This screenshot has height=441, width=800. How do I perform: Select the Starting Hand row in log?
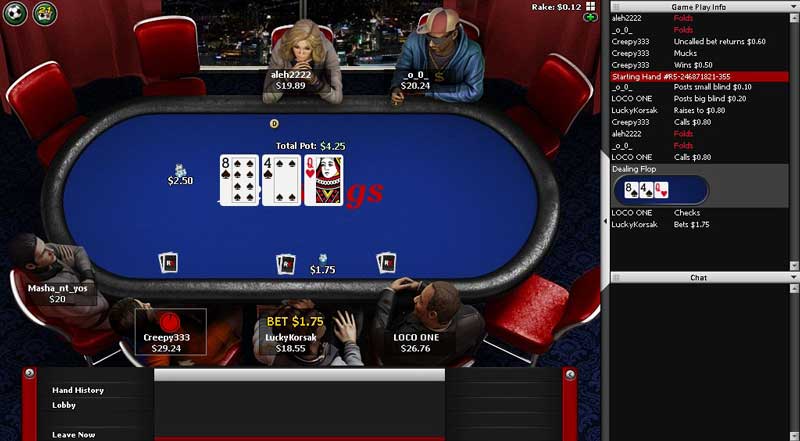(705, 76)
